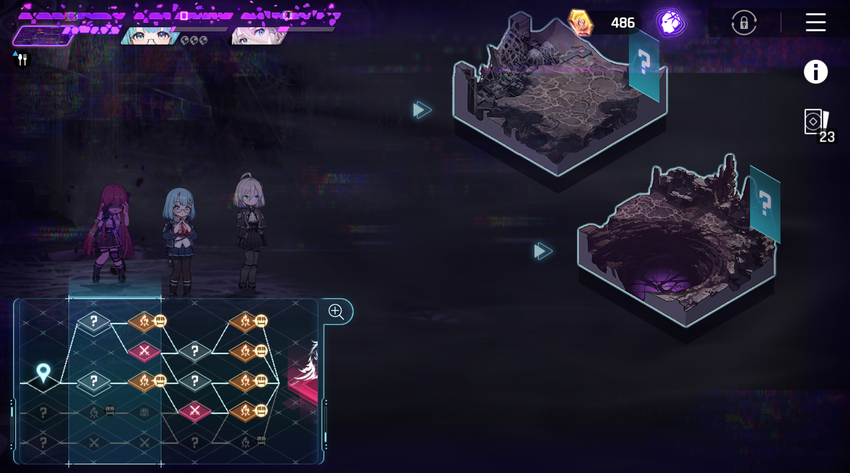Click the arrow beside the upper room
The image size is (850, 473).
coord(422,109)
